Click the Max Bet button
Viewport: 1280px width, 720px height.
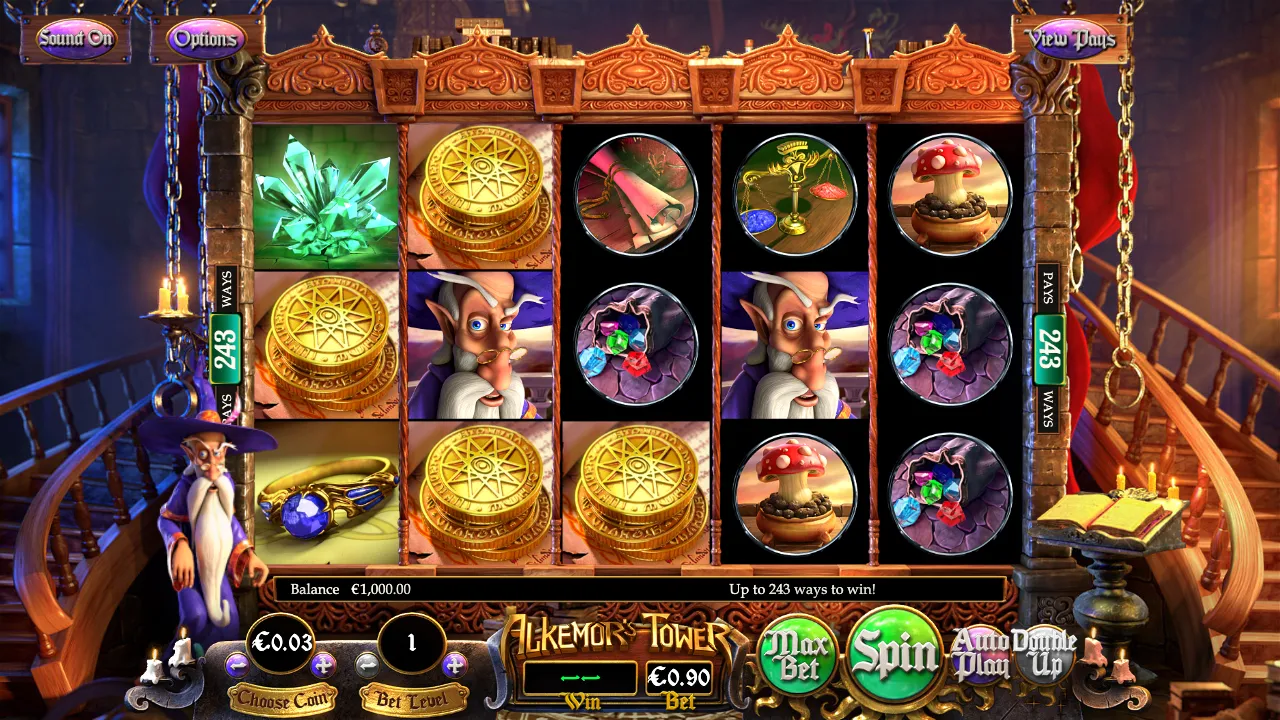[799, 656]
